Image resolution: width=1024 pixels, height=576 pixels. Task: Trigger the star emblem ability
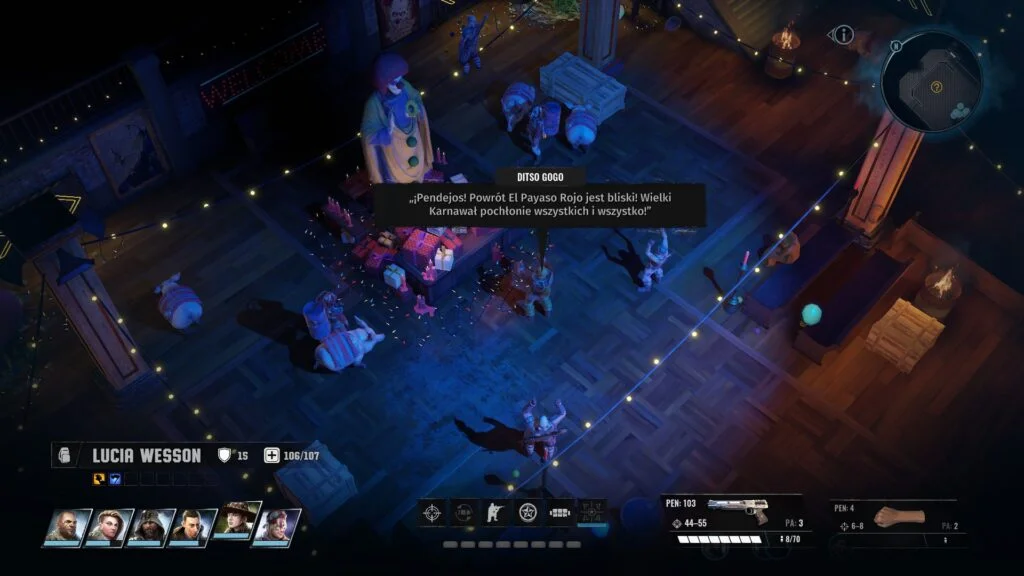(527, 513)
